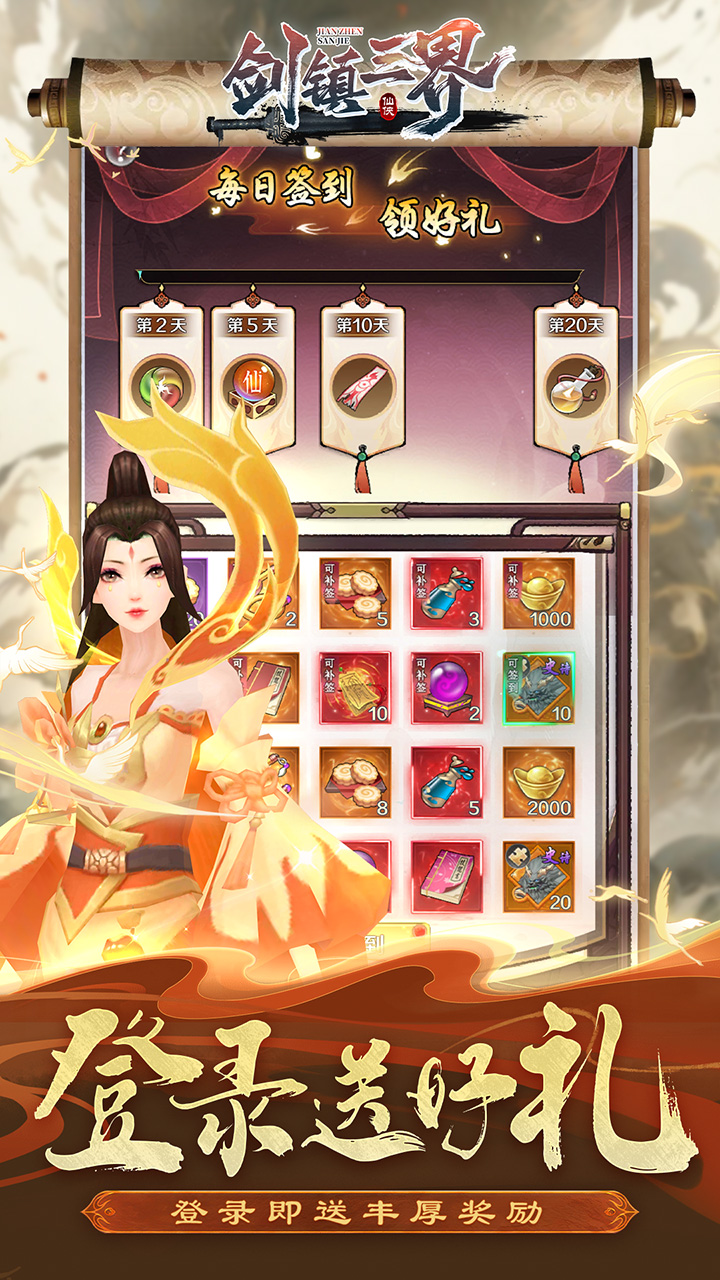720x1280 pixels.
Task: Claim the 1000 gold ingot reward
Action: 538,593
